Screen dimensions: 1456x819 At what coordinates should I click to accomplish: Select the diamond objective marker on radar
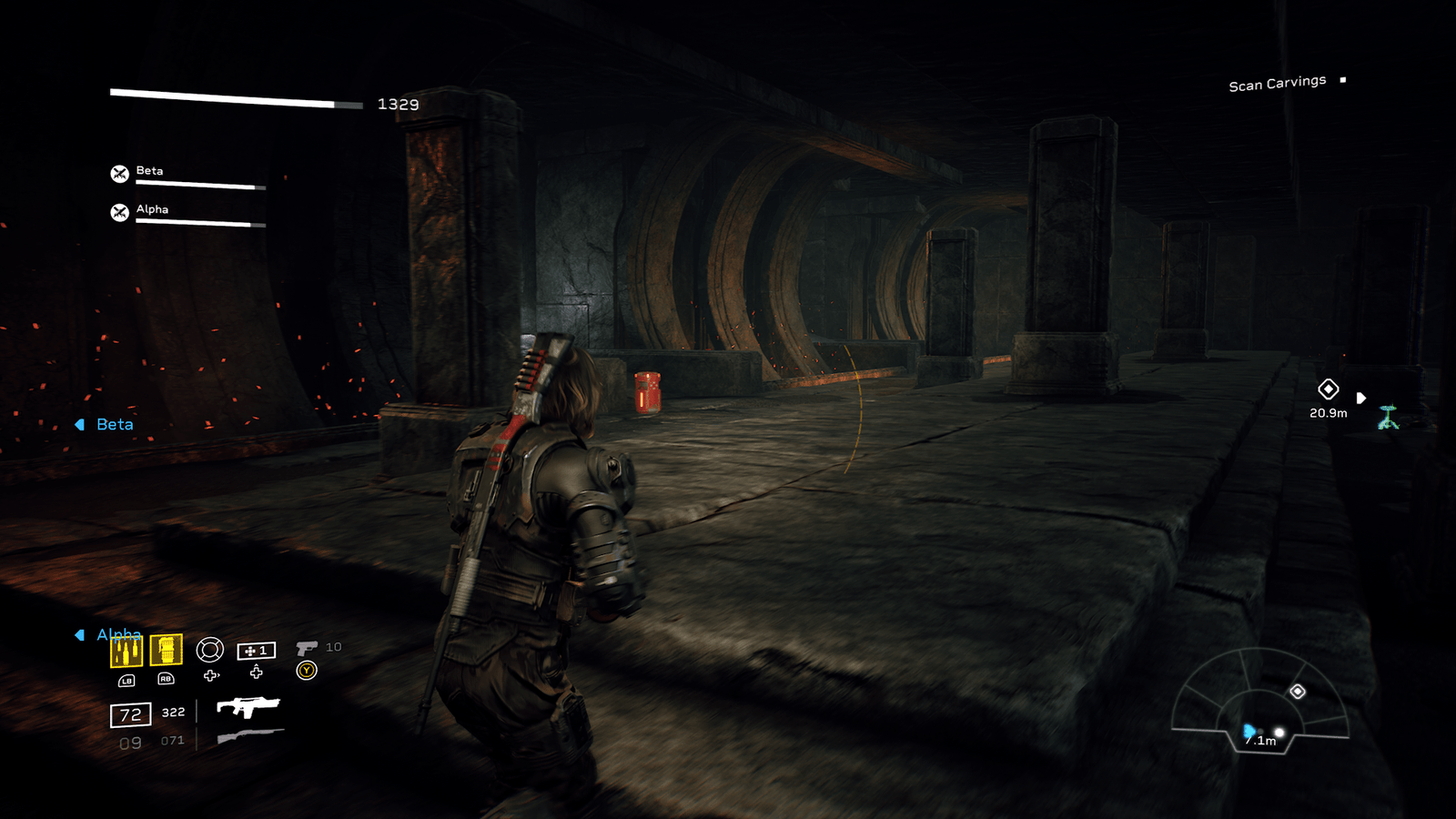tap(1298, 692)
